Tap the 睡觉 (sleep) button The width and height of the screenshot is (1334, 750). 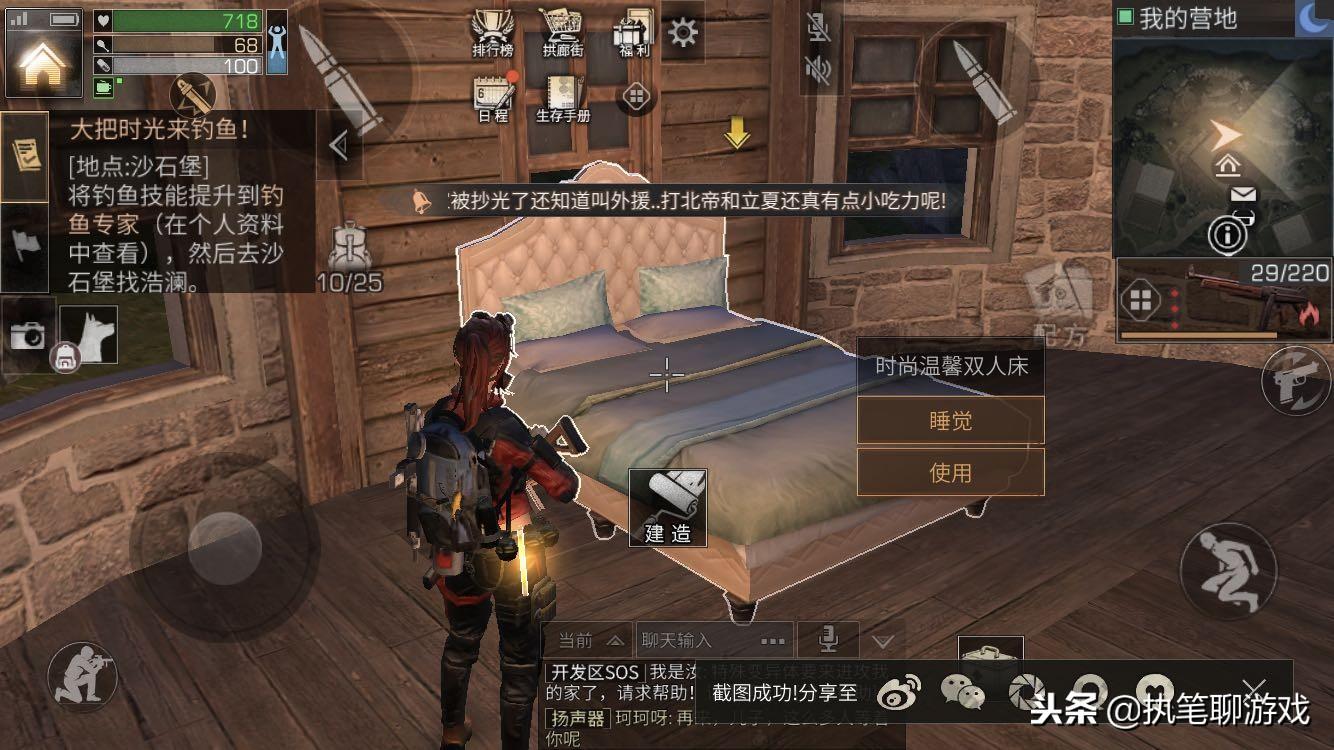[x=950, y=421]
